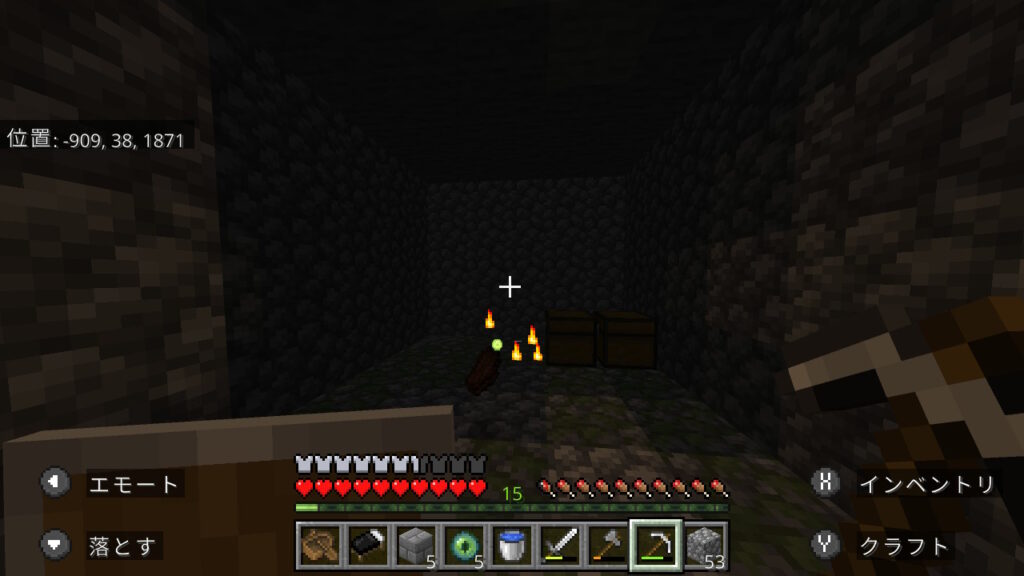Equip the iron sword from the hotbar
The height and width of the screenshot is (576, 1024).
click(559, 545)
